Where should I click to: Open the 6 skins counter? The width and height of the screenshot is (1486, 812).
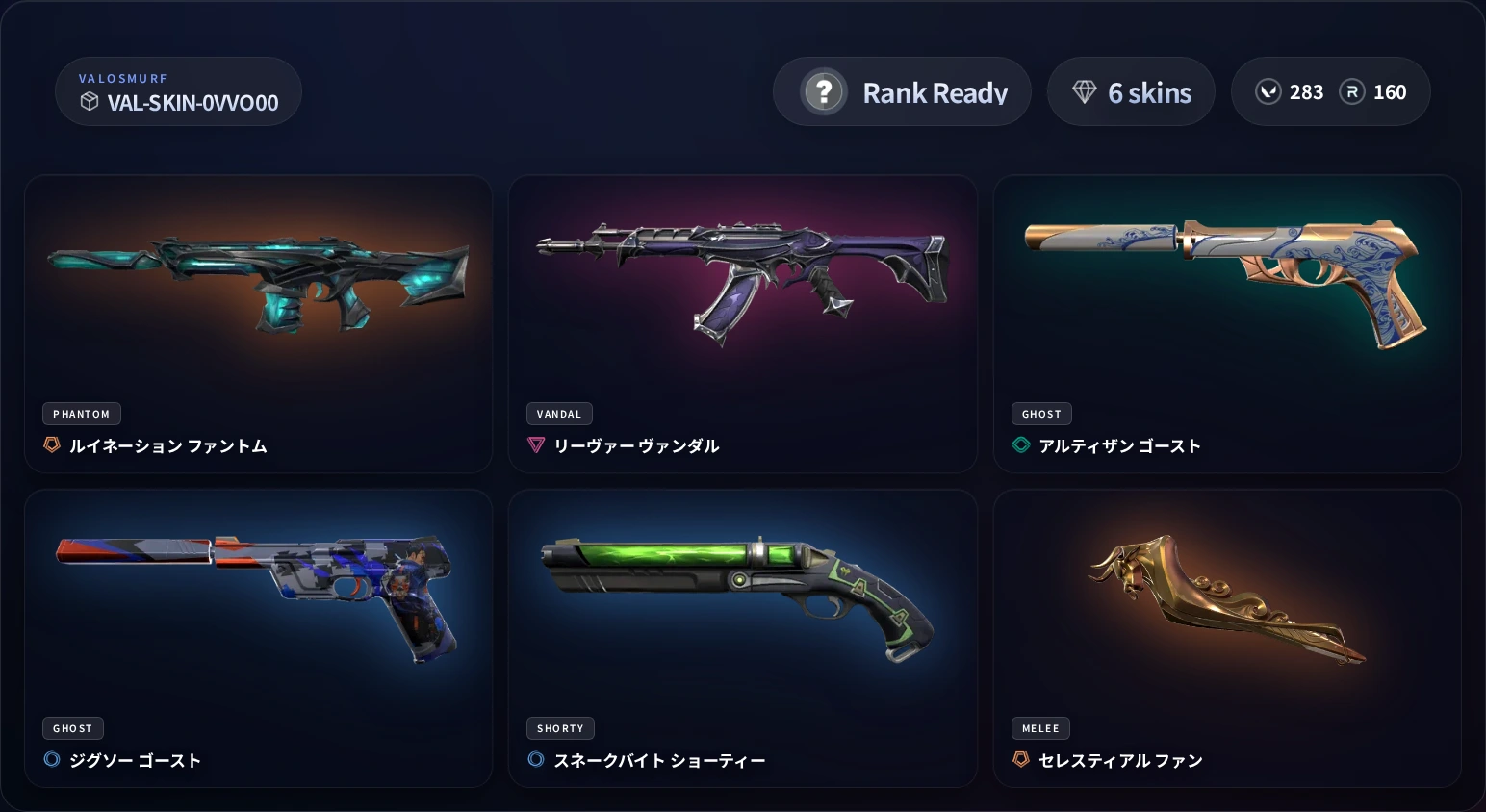tap(1131, 91)
